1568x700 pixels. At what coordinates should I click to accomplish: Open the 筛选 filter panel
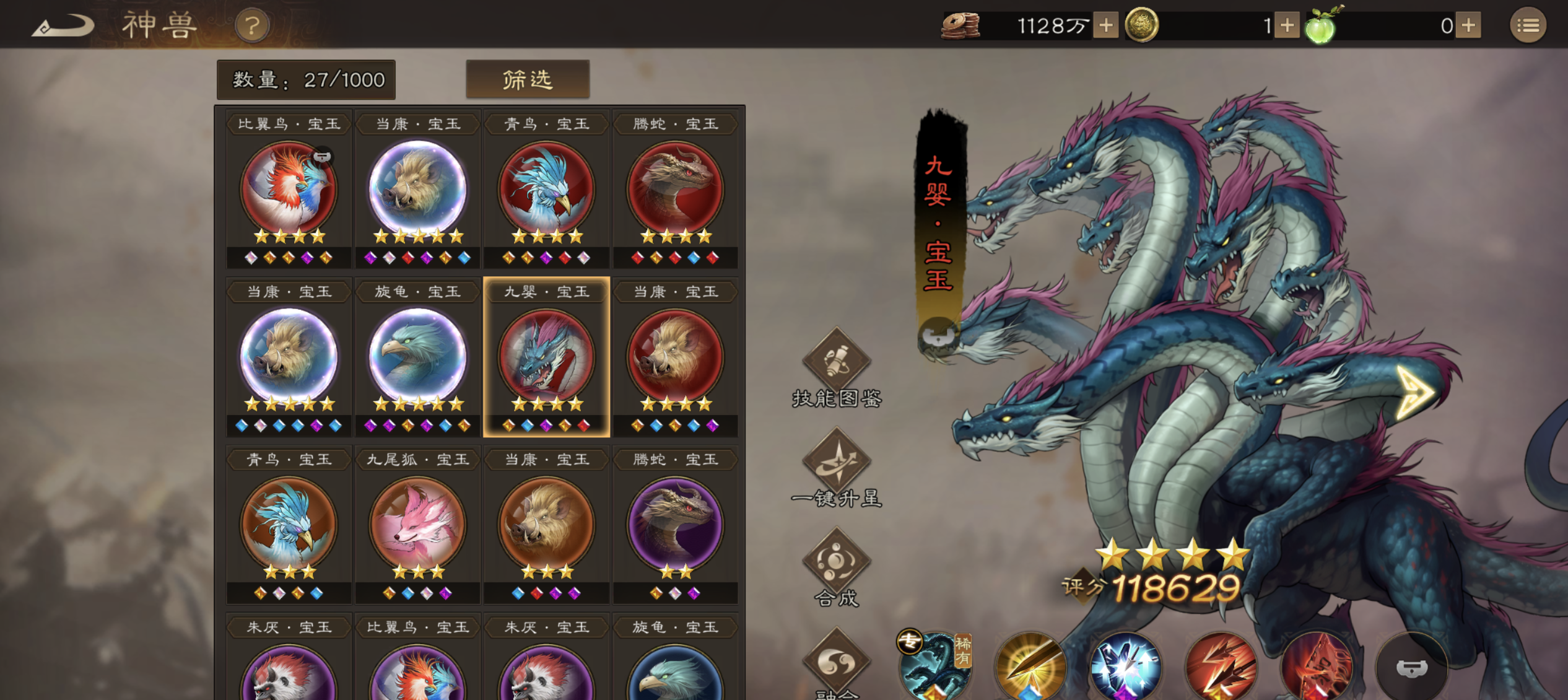coord(528,79)
